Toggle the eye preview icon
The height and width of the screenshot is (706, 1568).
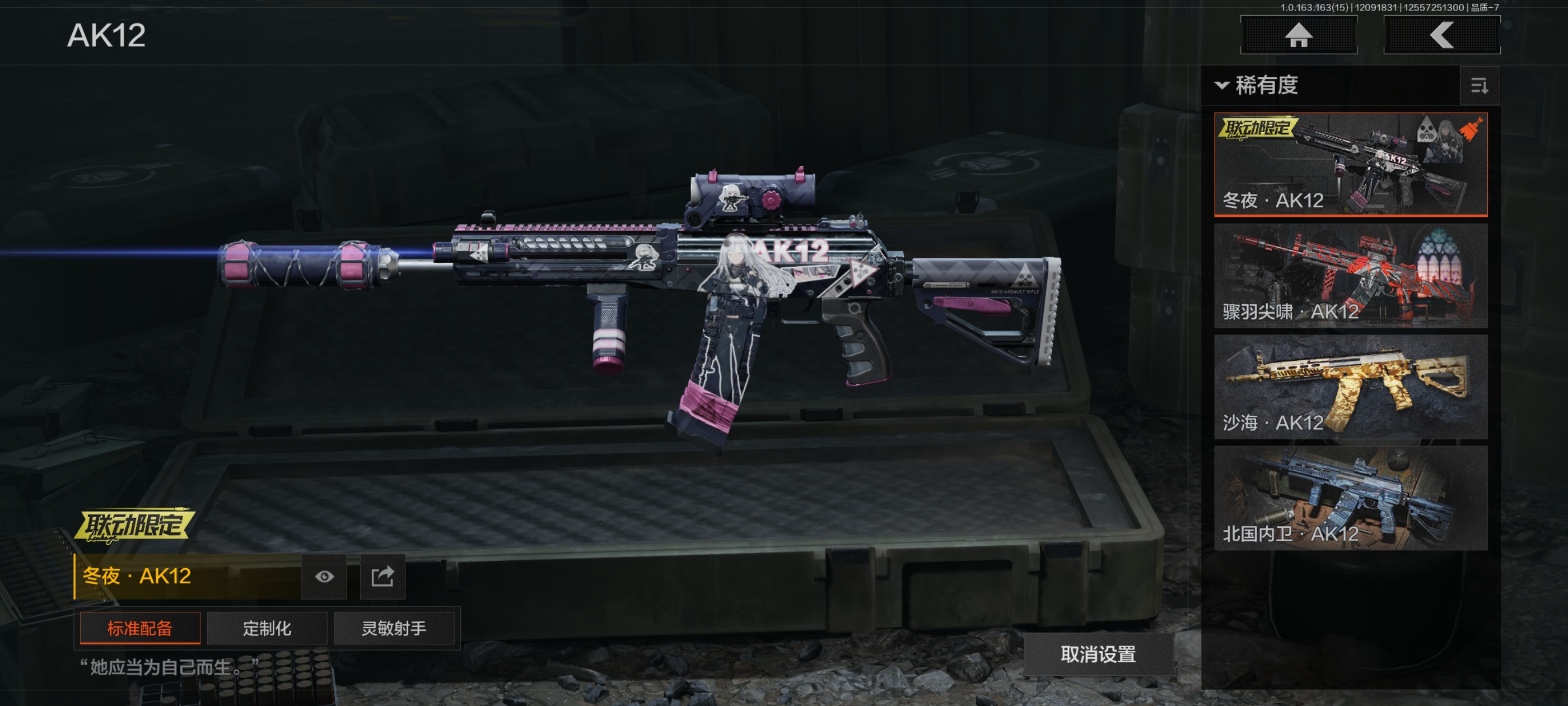pyautogui.click(x=324, y=576)
